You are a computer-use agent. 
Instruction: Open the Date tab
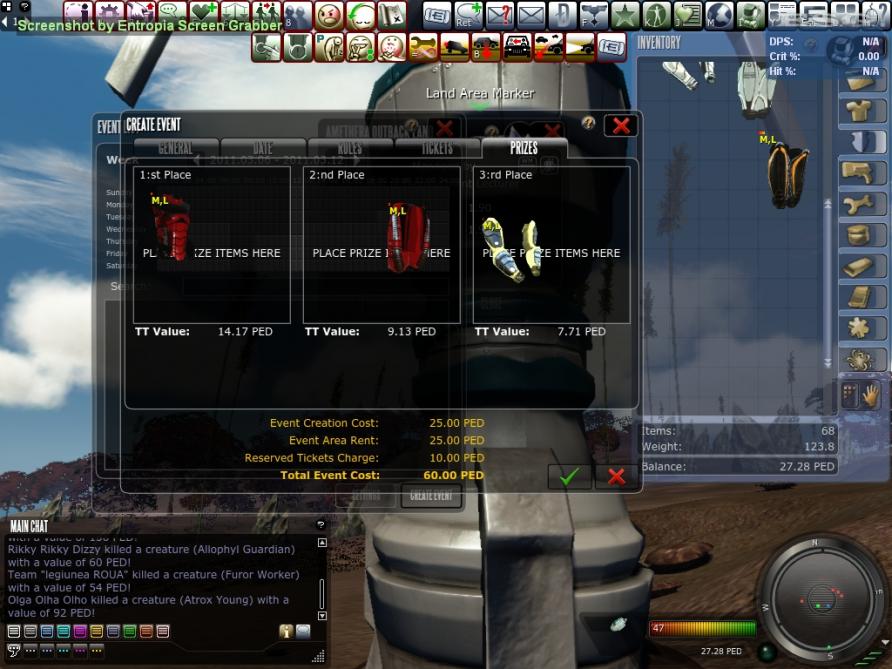click(x=262, y=148)
